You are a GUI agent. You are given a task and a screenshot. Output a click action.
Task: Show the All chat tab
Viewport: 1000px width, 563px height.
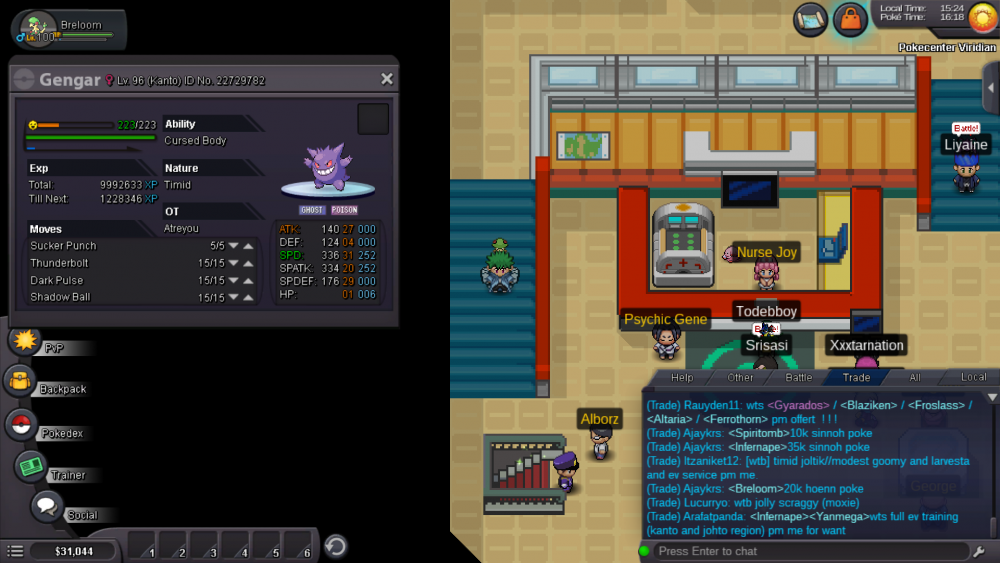914,378
